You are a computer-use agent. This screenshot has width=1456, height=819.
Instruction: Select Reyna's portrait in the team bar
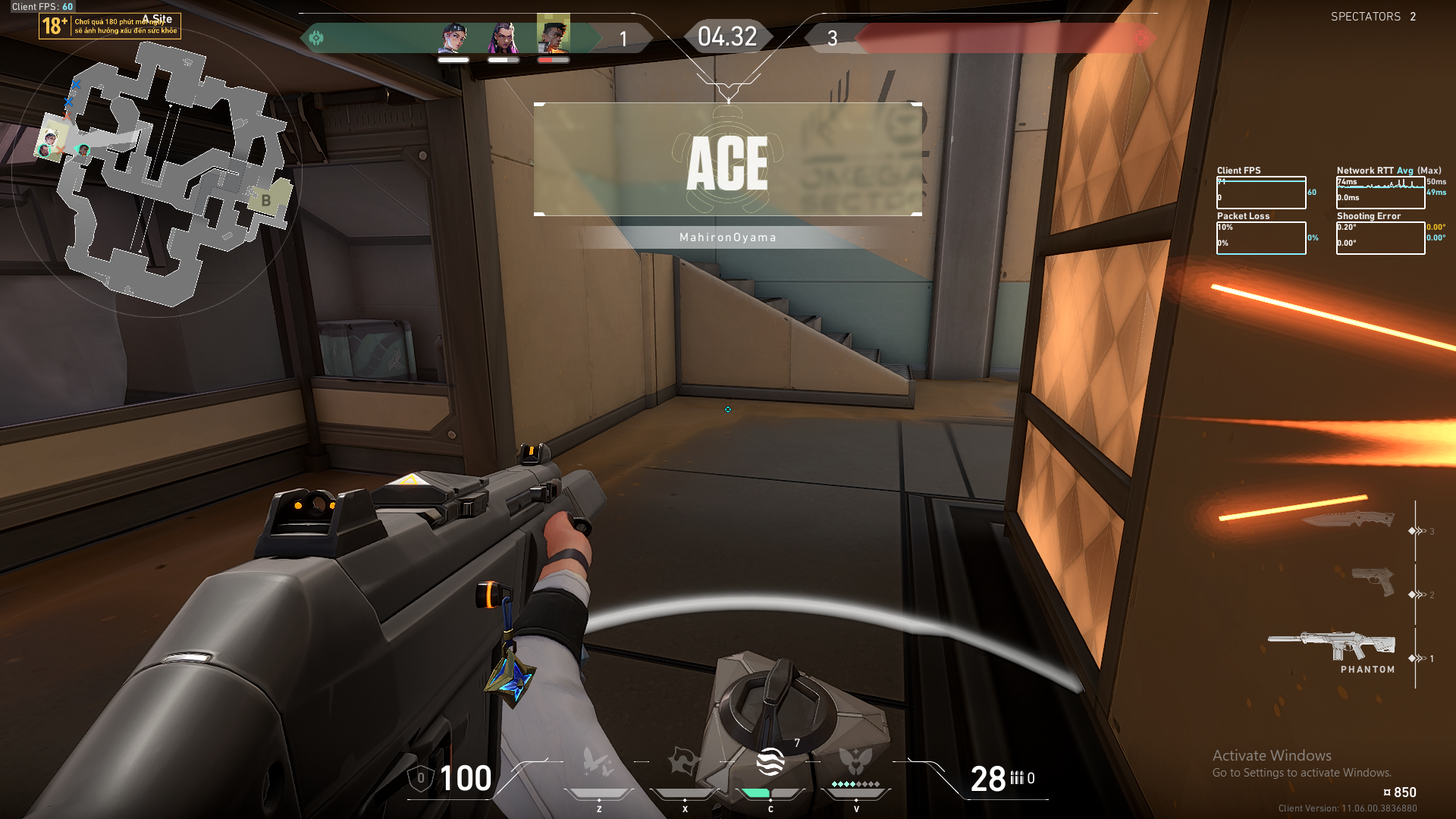[503, 37]
